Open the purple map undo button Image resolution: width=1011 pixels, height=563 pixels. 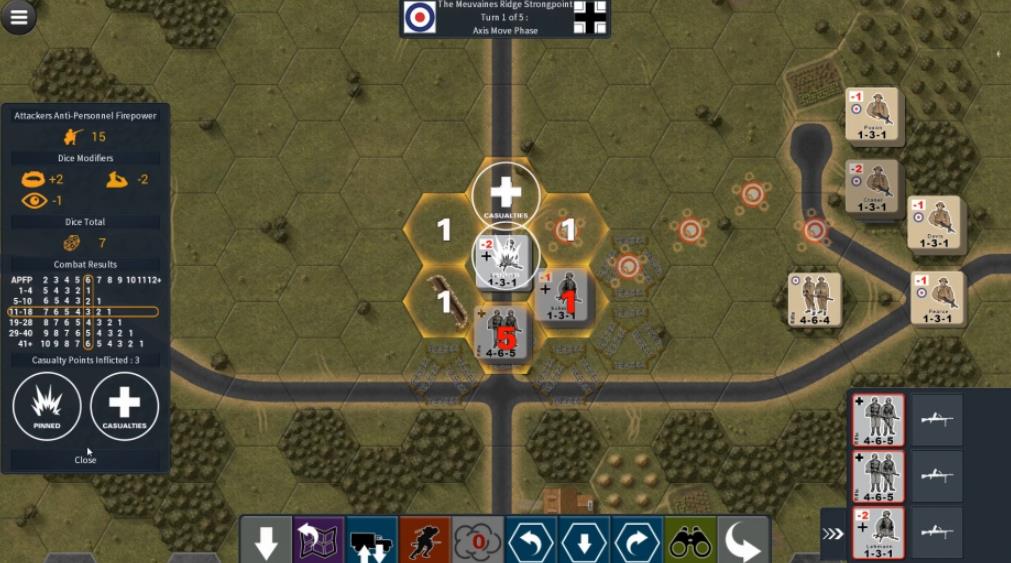(318, 541)
